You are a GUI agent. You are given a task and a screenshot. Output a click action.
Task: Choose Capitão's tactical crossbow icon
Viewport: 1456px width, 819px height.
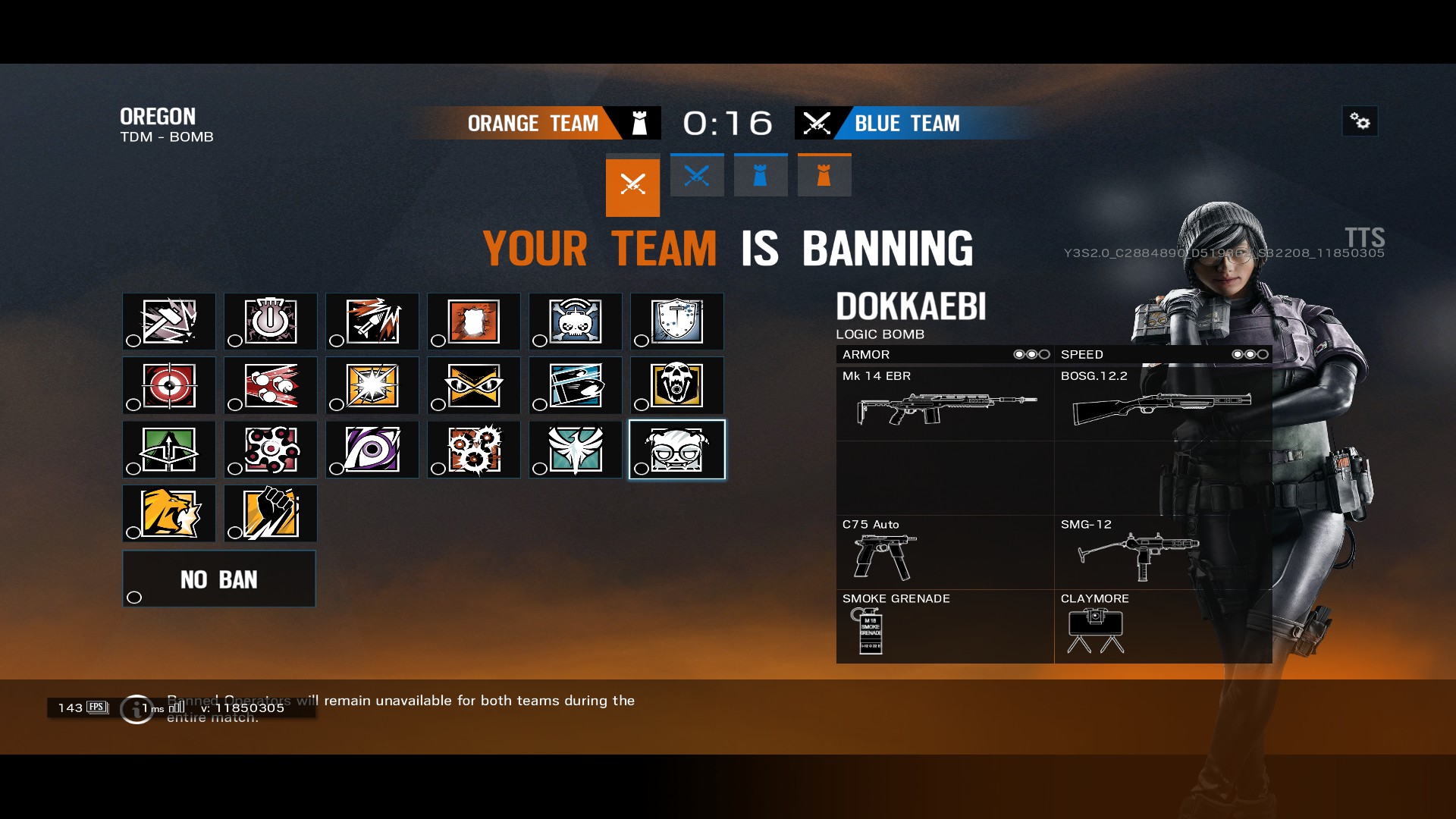[x=169, y=449]
